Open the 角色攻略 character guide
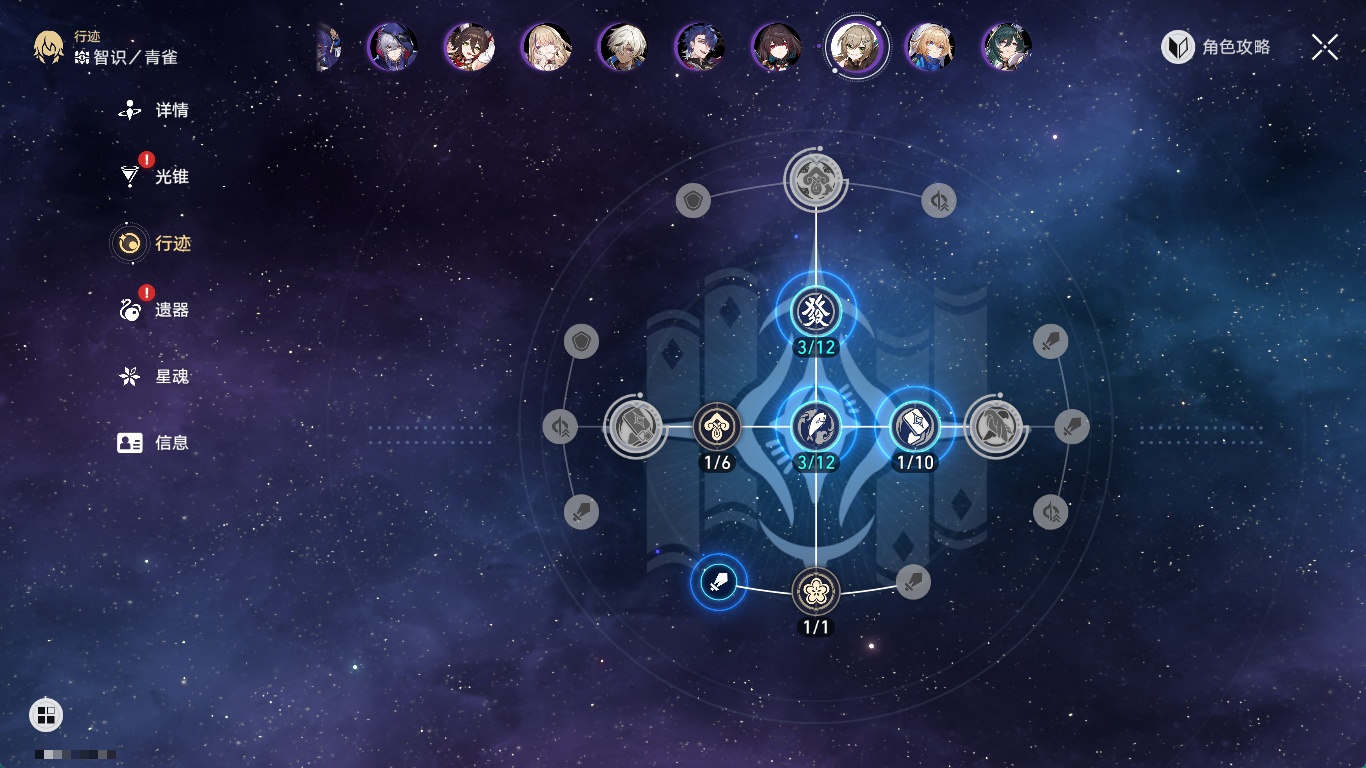Image resolution: width=1366 pixels, height=768 pixels. tap(1216, 47)
